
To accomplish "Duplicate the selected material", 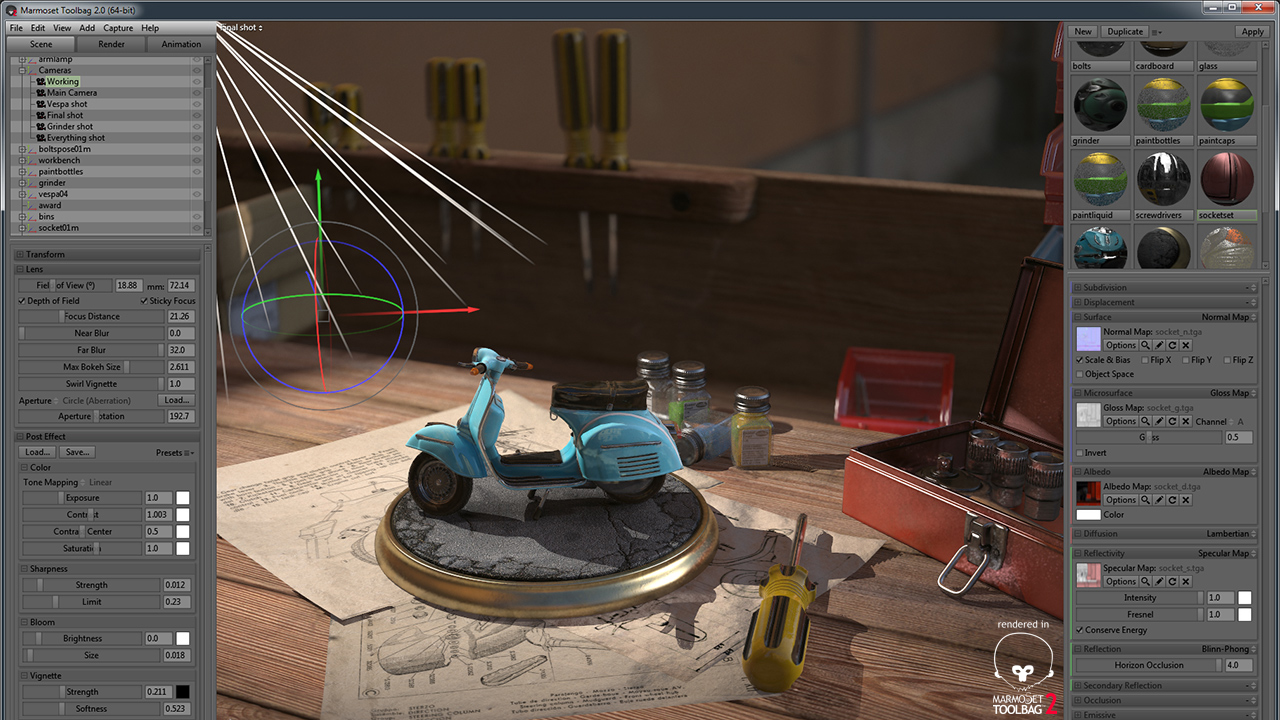I will (1124, 31).
